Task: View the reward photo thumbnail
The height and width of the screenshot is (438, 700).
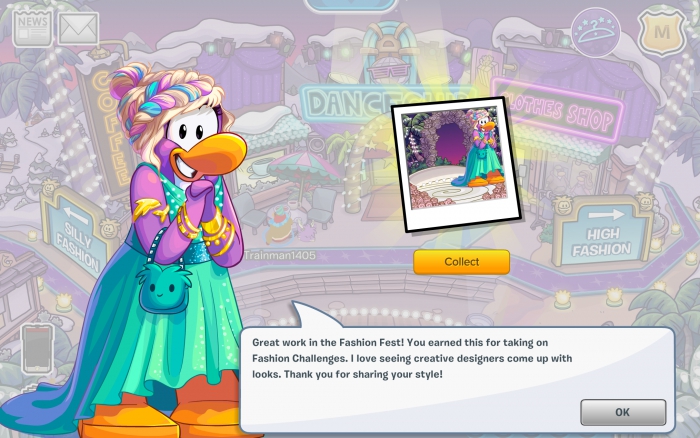Action: coord(447,164)
